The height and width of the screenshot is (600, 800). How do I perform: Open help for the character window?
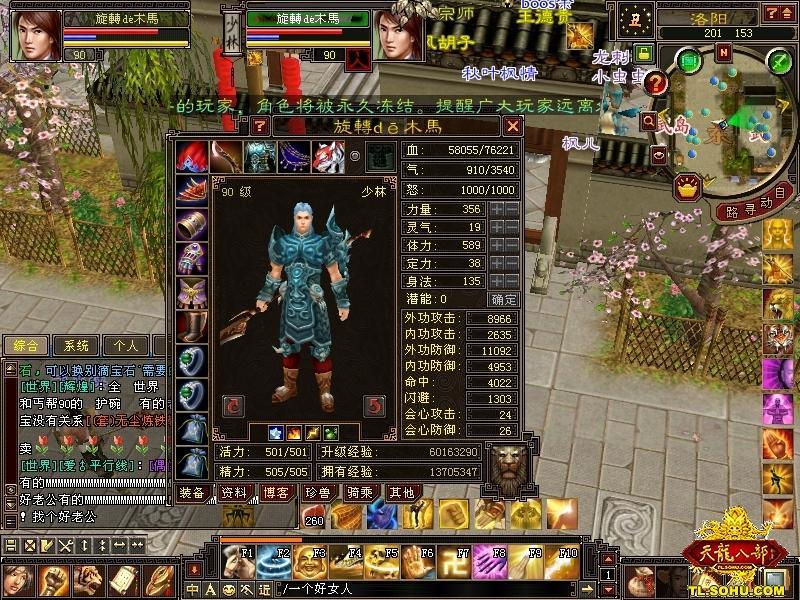coord(260,126)
